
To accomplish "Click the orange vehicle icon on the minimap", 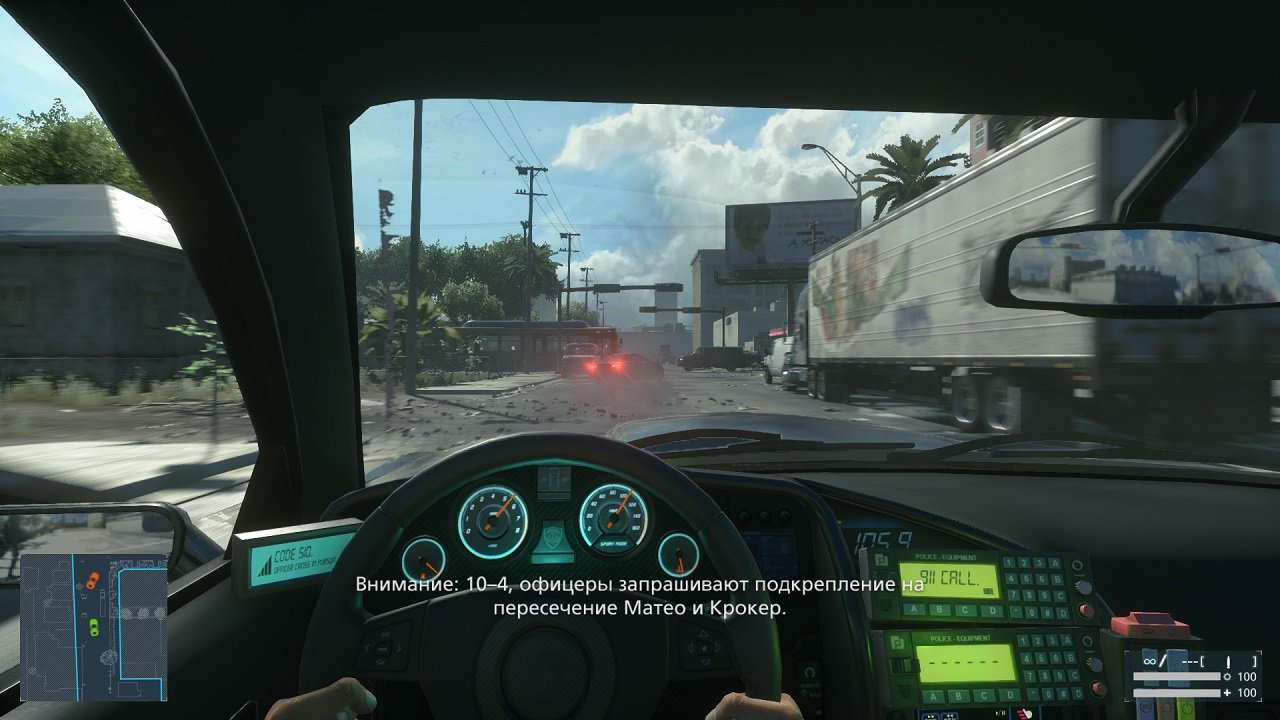I will tap(93, 580).
